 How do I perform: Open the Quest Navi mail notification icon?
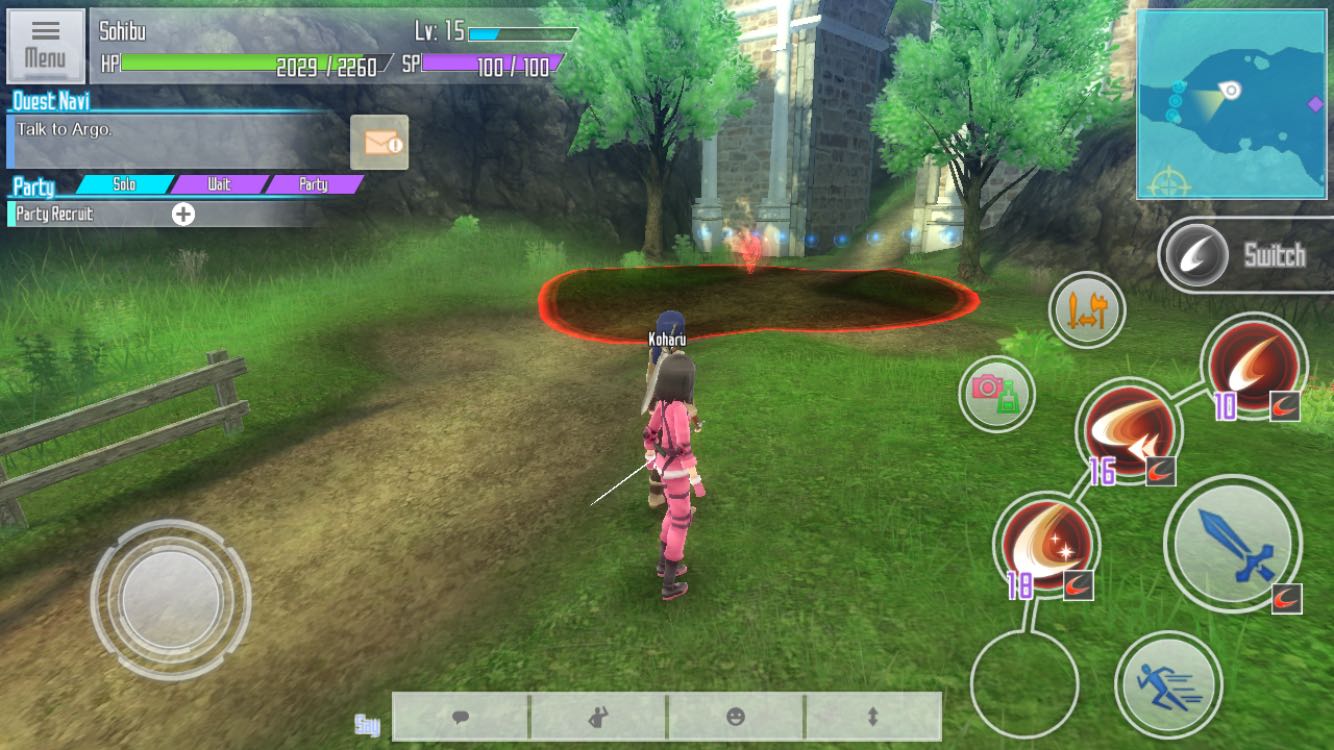pos(379,142)
